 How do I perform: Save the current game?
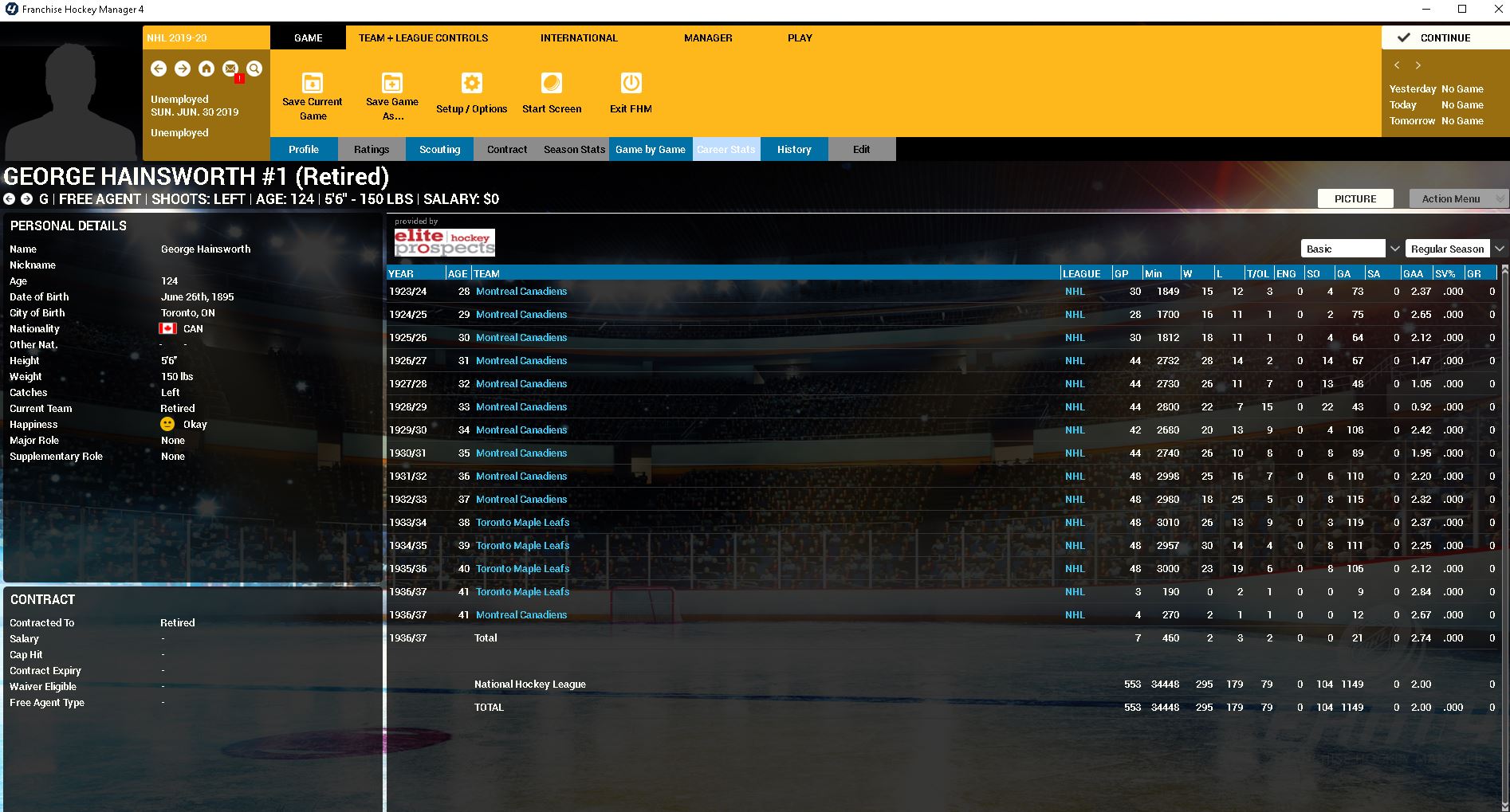(x=313, y=96)
